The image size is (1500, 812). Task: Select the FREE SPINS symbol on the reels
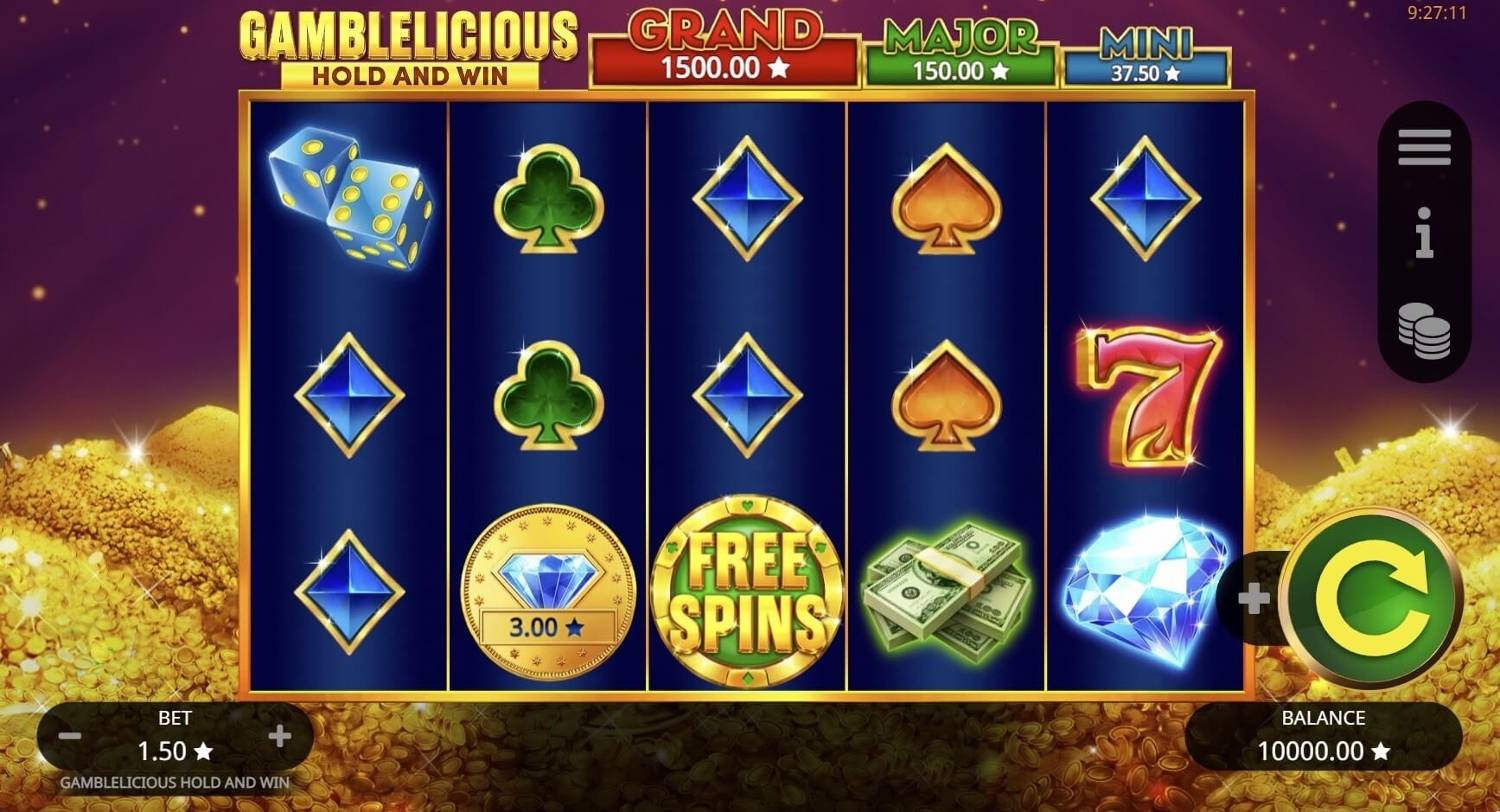pyautogui.click(x=748, y=592)
